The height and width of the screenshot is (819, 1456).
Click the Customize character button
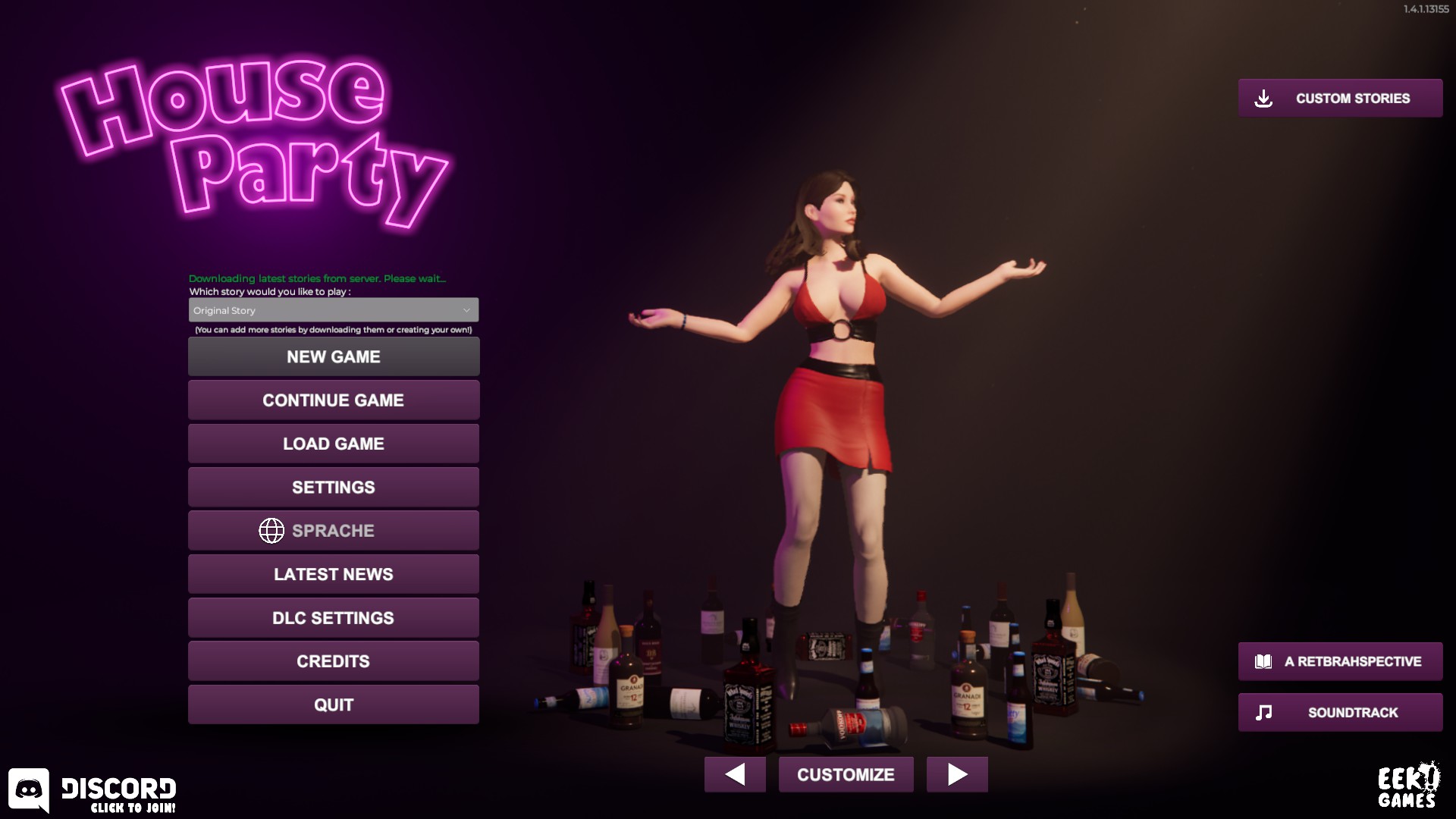[846, 774]
